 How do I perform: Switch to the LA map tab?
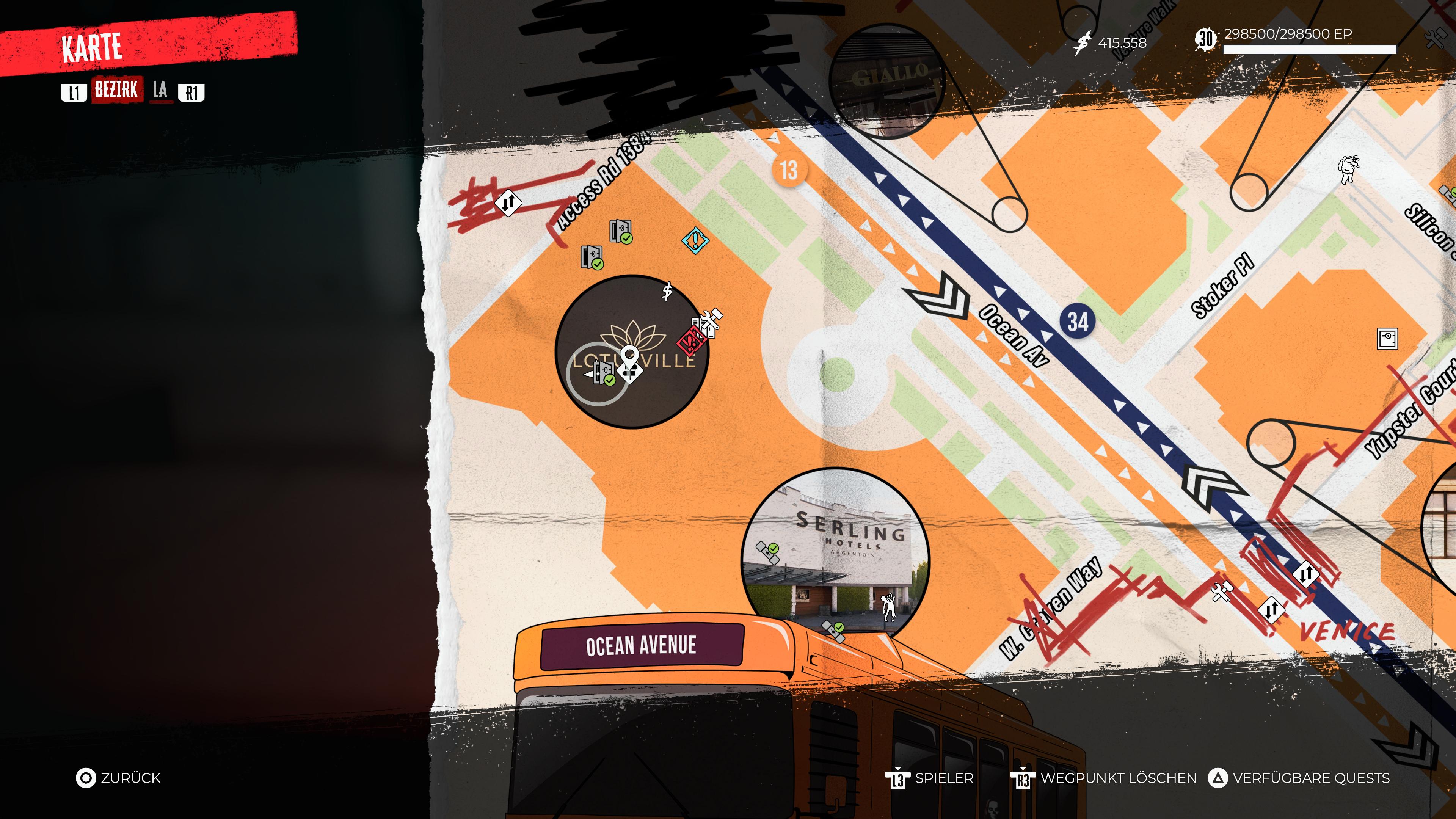pyautogui.click(x=160, y=91)
